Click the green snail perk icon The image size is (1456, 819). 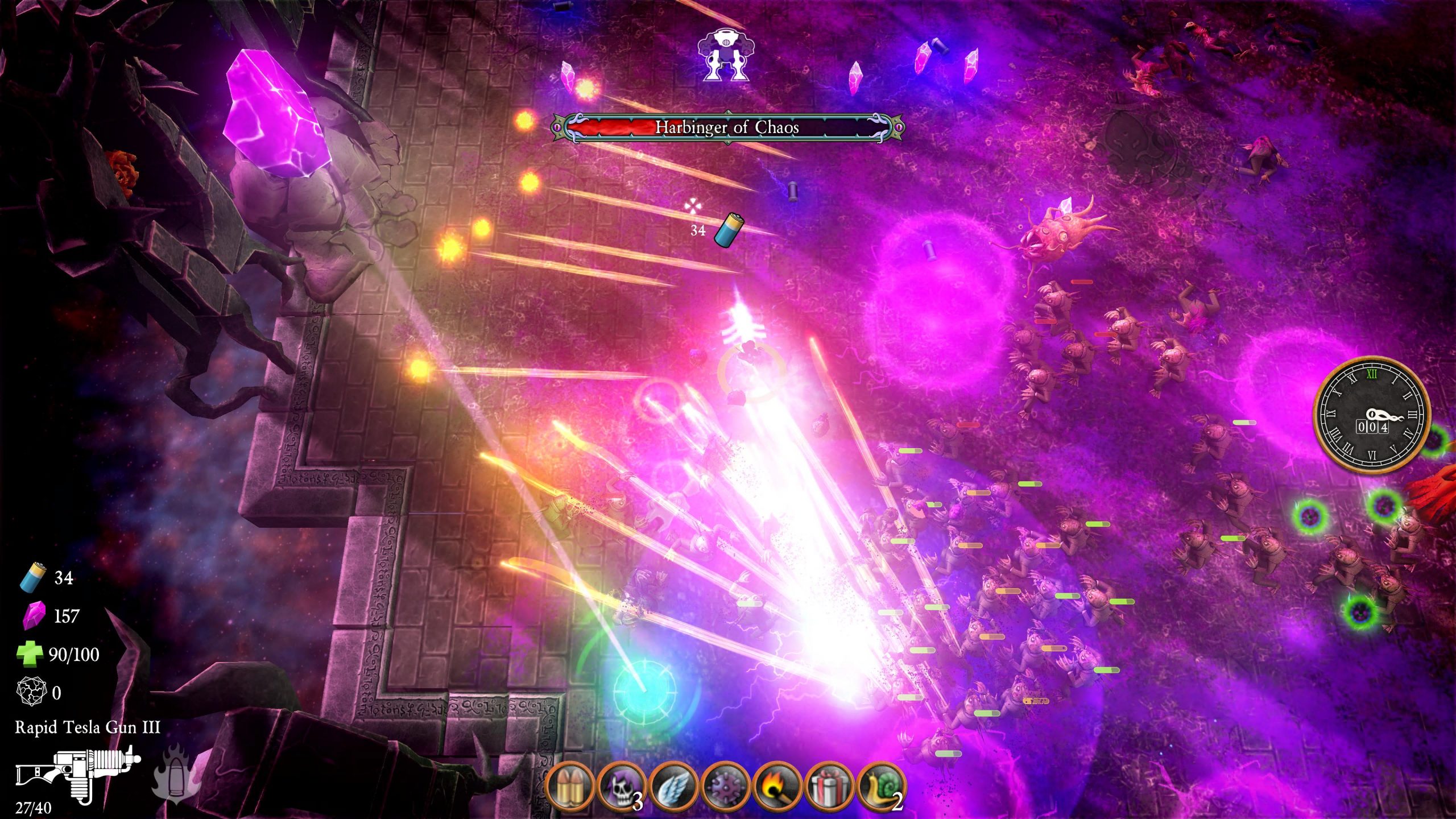click(881, 787)
